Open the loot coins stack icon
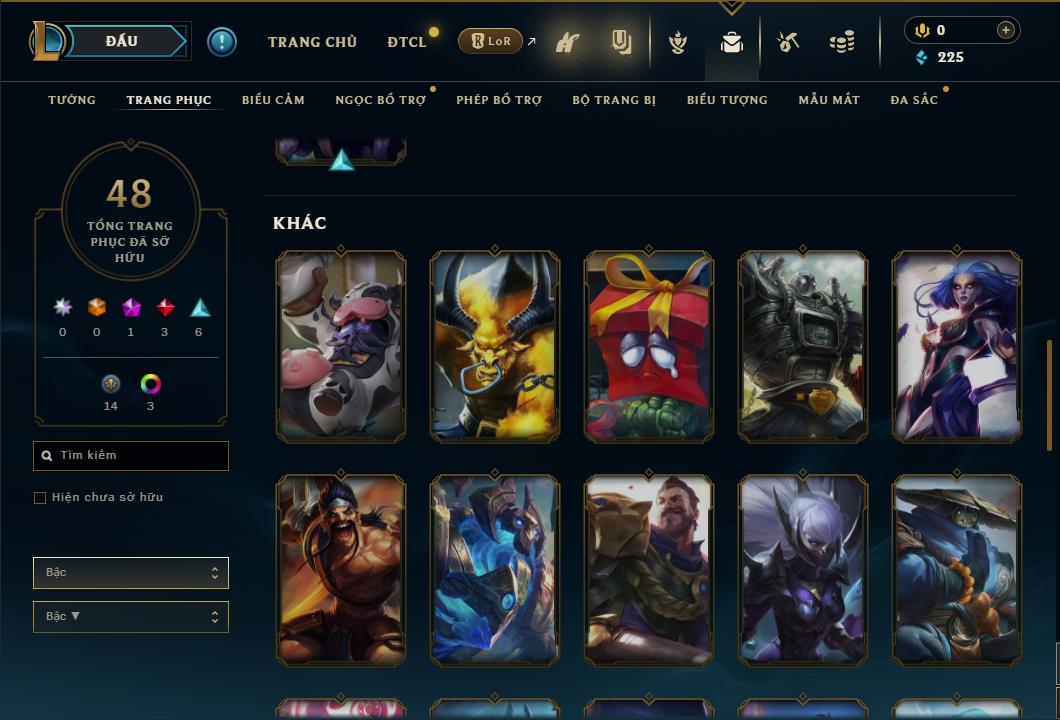 (x=842, y=42)
